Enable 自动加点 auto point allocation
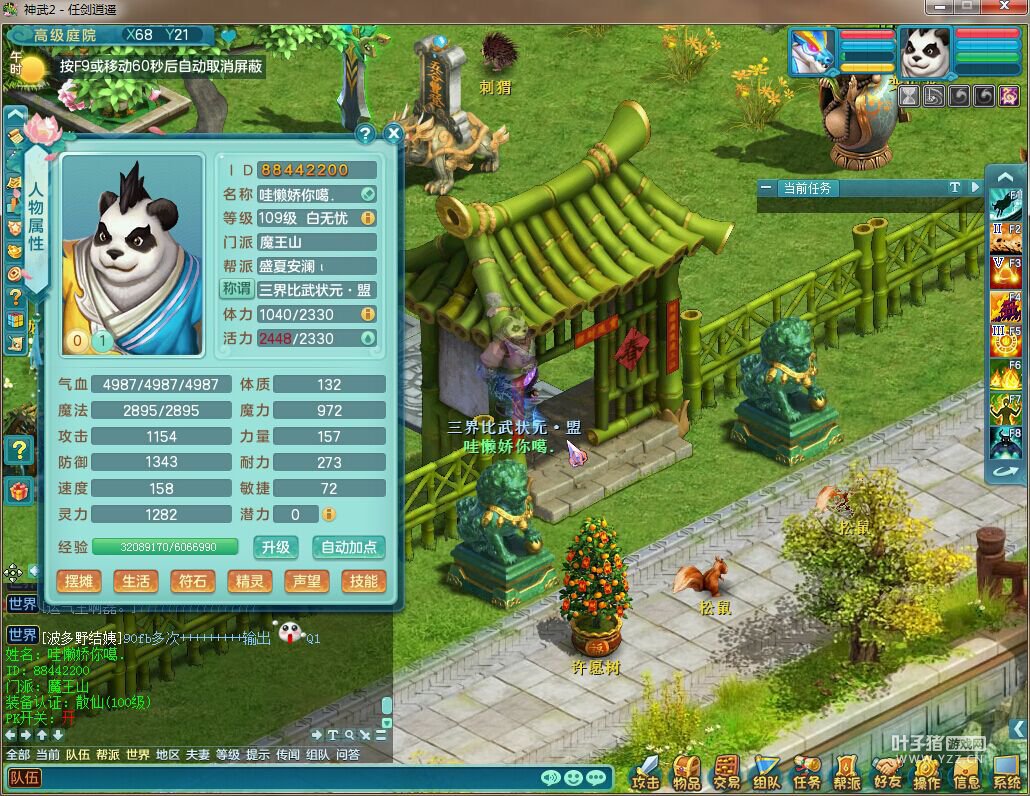Image resolution: width=1030 pixels, height=796 pixels. (x=349, y=547)
